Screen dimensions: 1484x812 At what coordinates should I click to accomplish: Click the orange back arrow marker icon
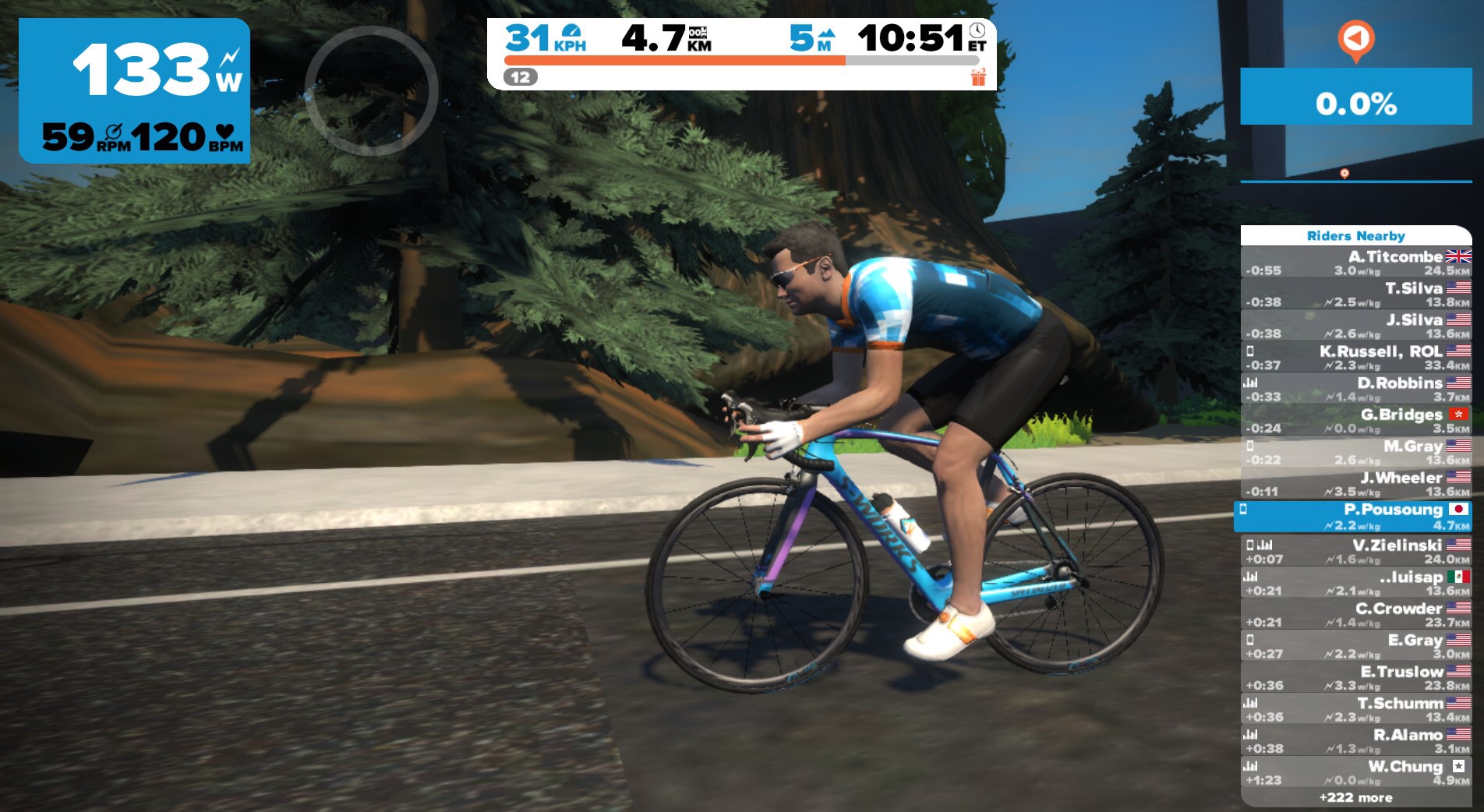[x=1355, y=39]
